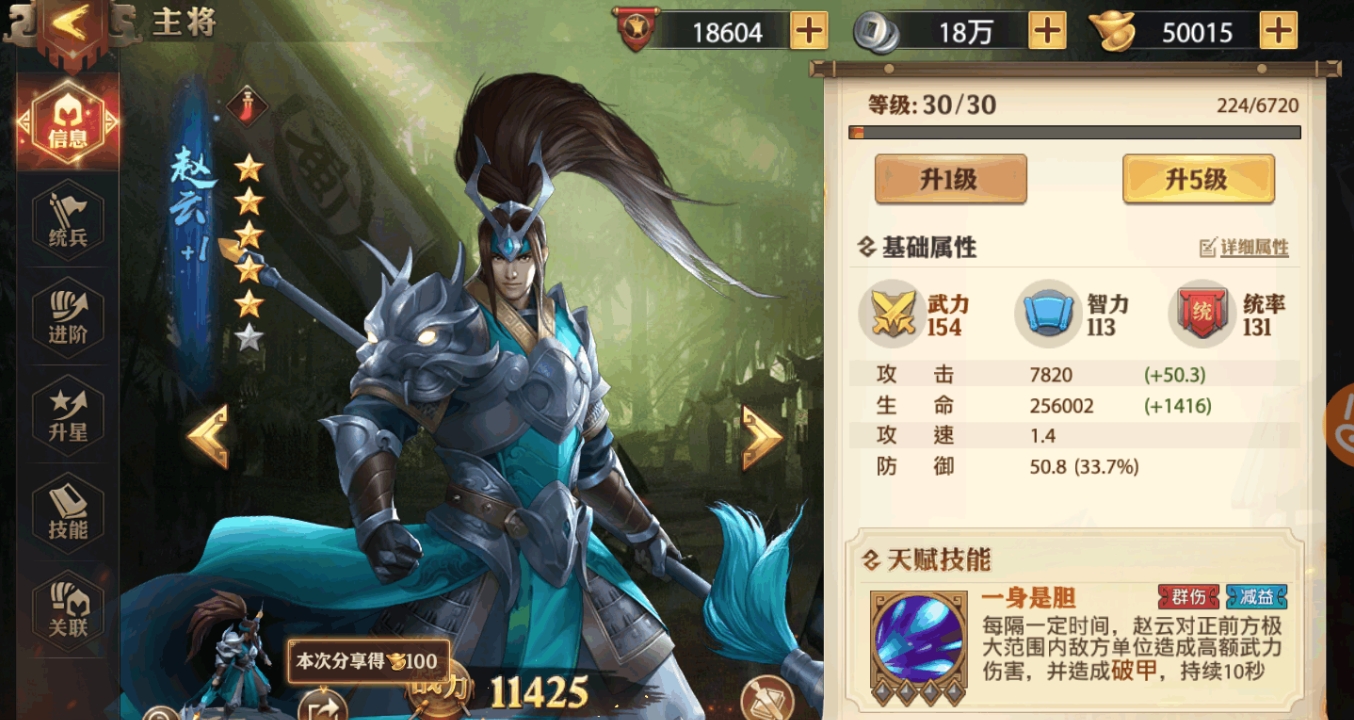Click the experience progress bar showing 224/6720

[1075, 130]
